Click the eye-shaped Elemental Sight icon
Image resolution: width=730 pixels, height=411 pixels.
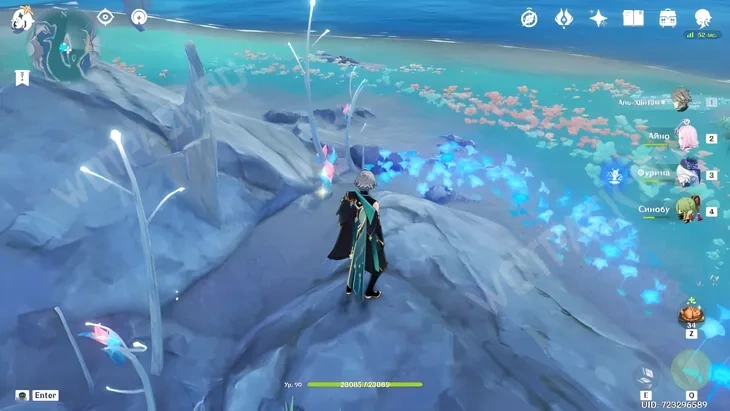[x=105, y=17]
